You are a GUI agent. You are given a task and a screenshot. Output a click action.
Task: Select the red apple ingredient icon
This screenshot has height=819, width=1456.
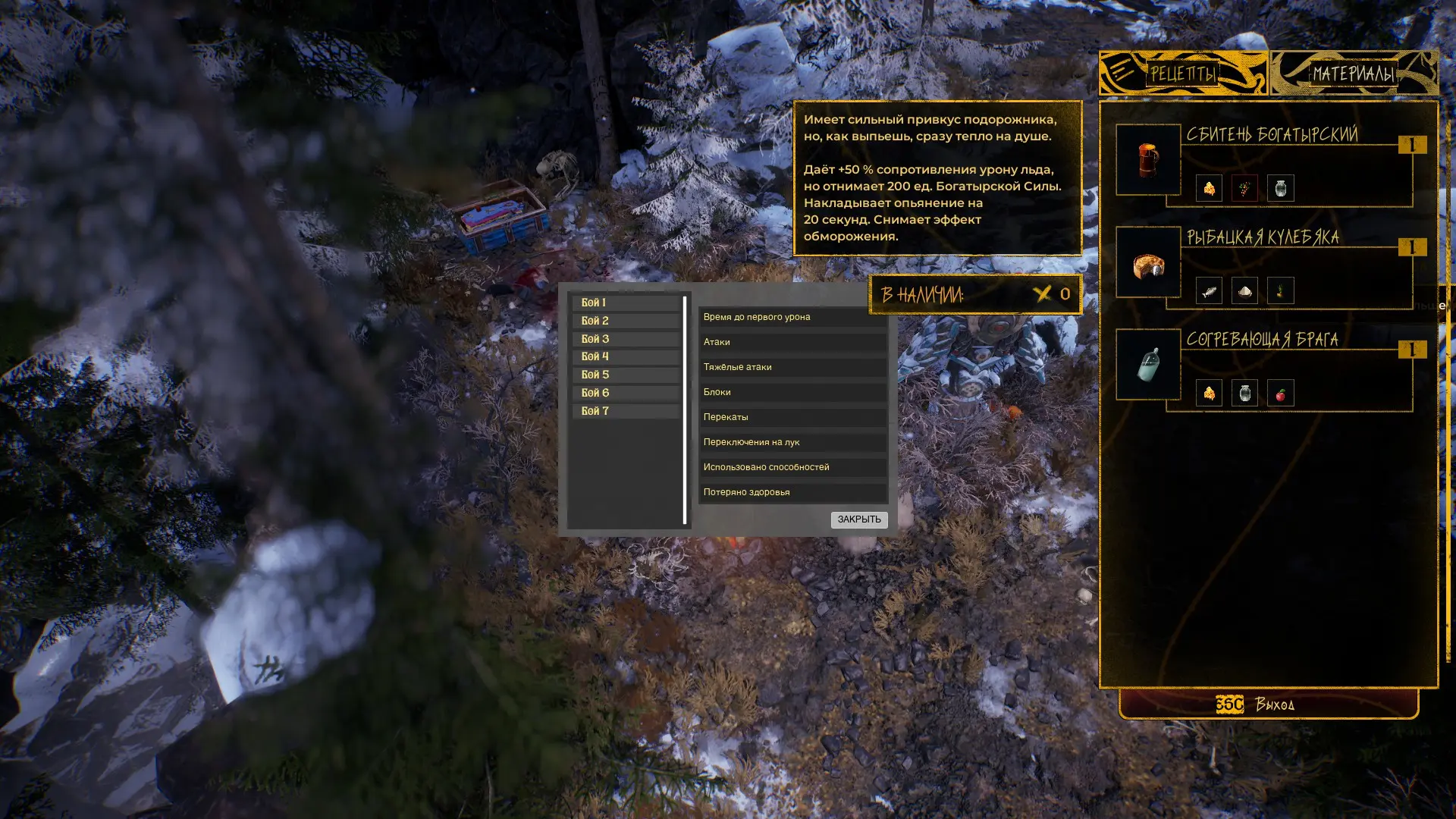tap(1280, 394)
